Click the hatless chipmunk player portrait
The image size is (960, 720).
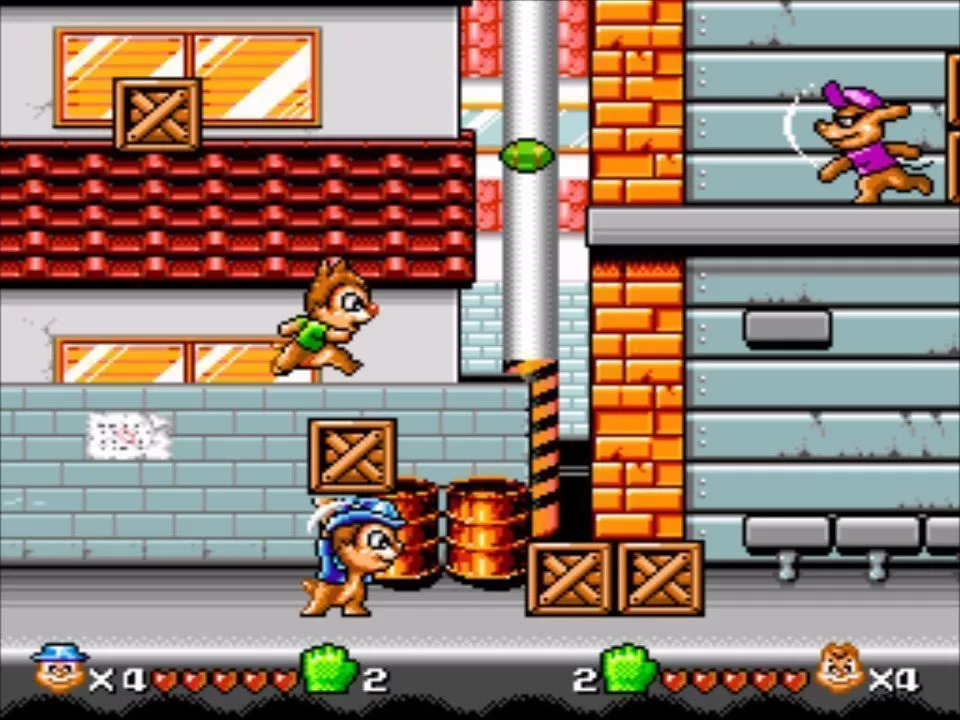click(838, 669)
